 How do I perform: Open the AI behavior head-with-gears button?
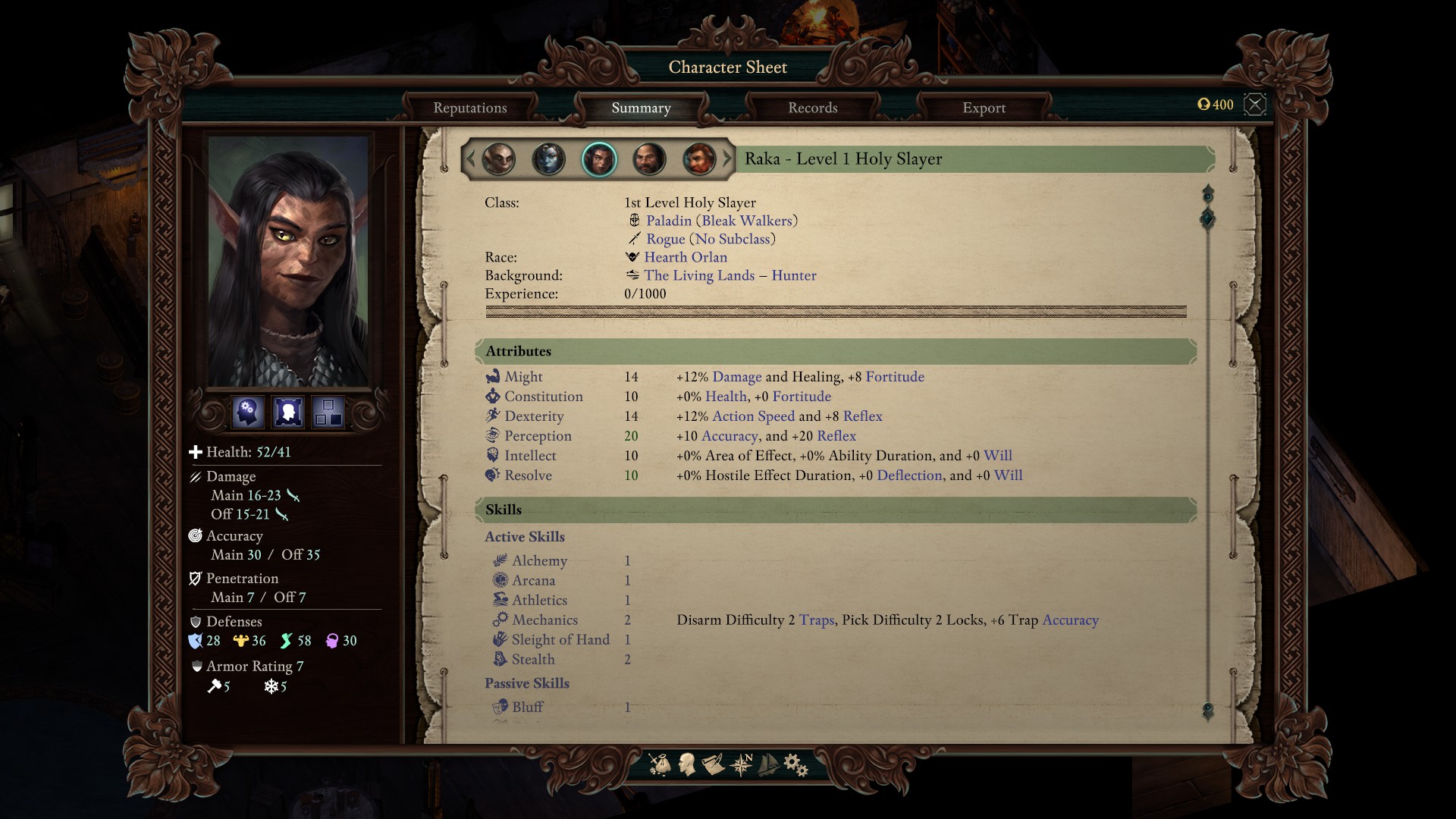pos(248,412)
